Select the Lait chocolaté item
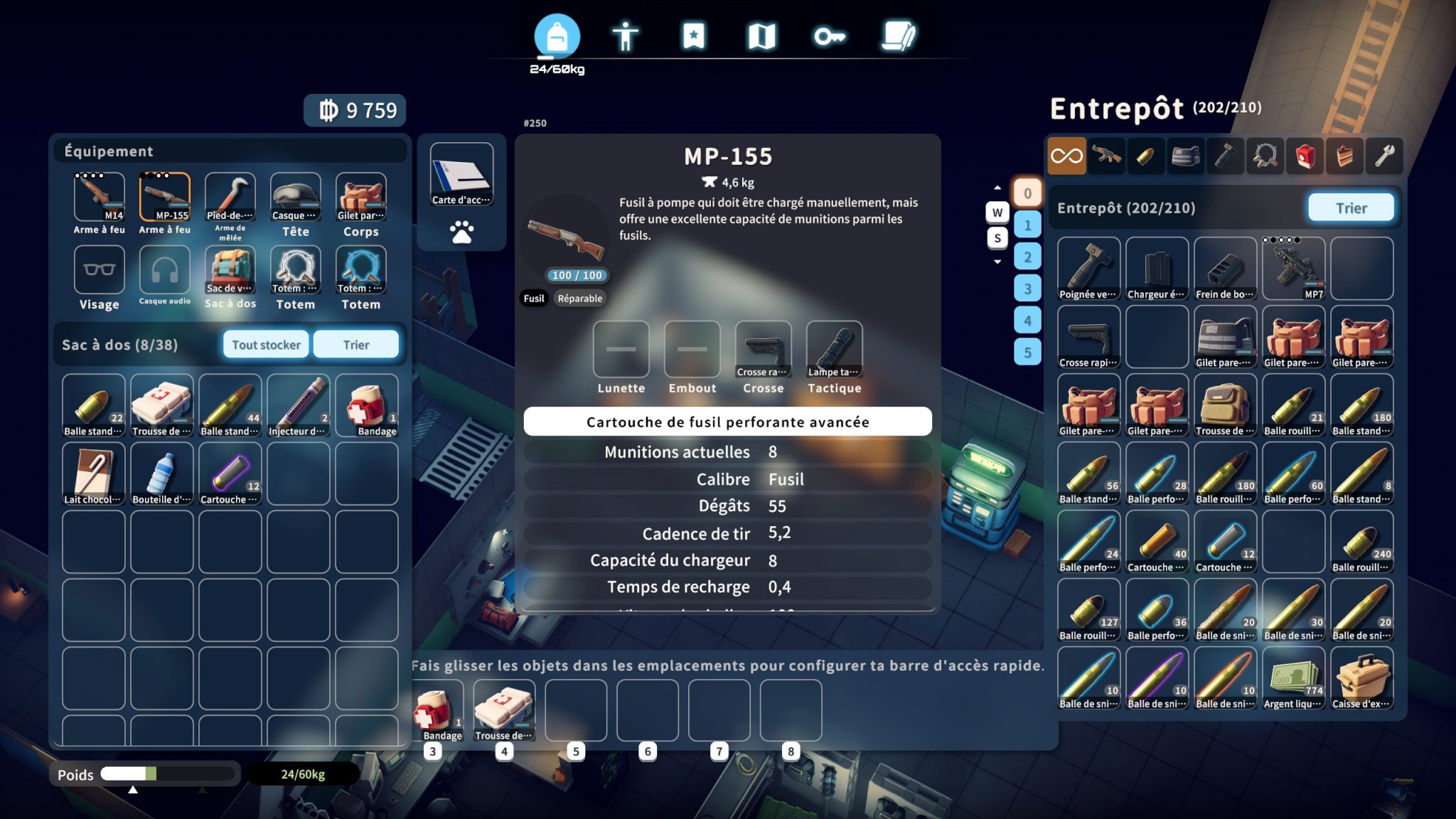The image size is (1456, 819). [x=93, y=474]
